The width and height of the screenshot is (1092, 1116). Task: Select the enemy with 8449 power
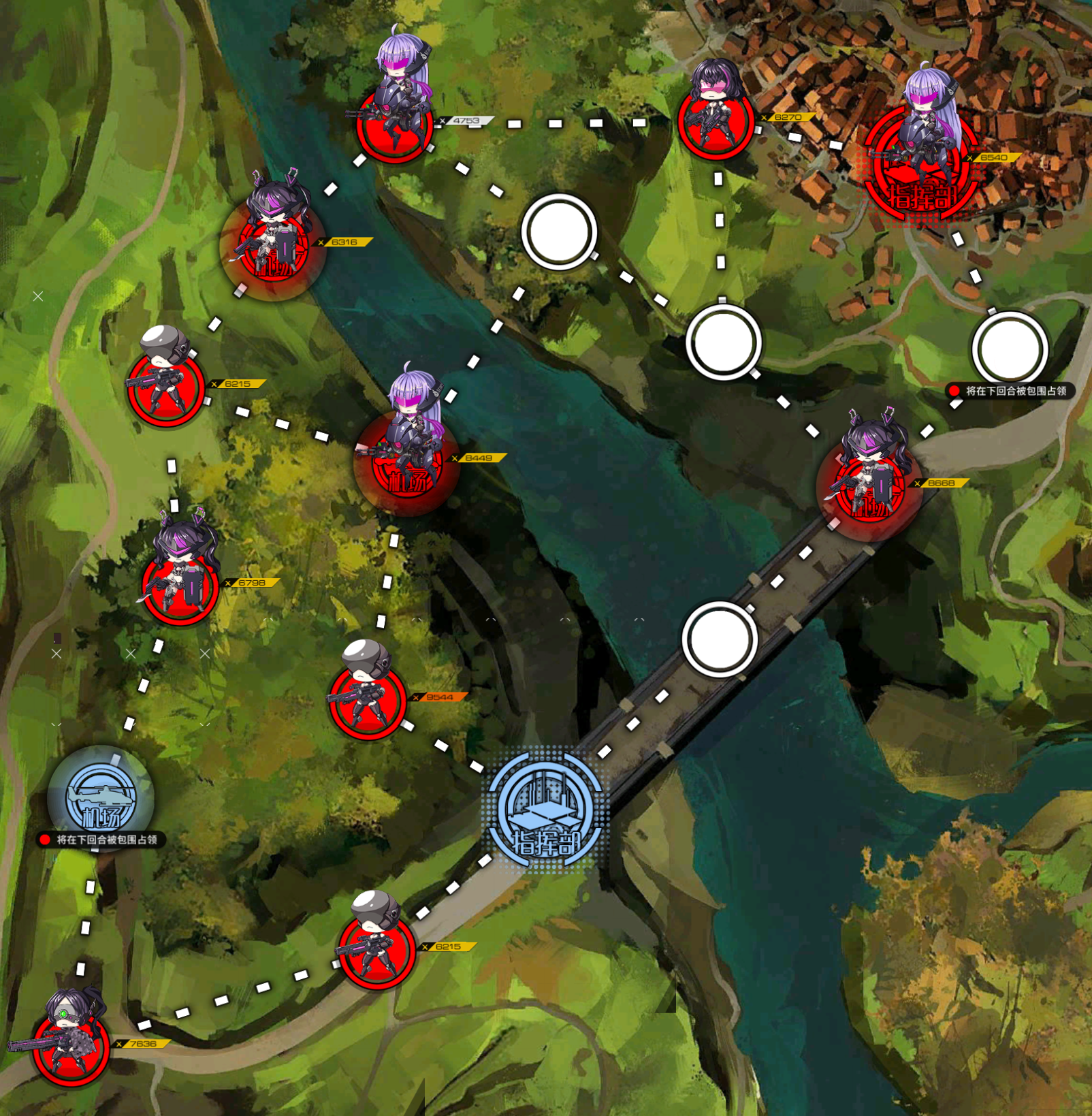(406, 460)
